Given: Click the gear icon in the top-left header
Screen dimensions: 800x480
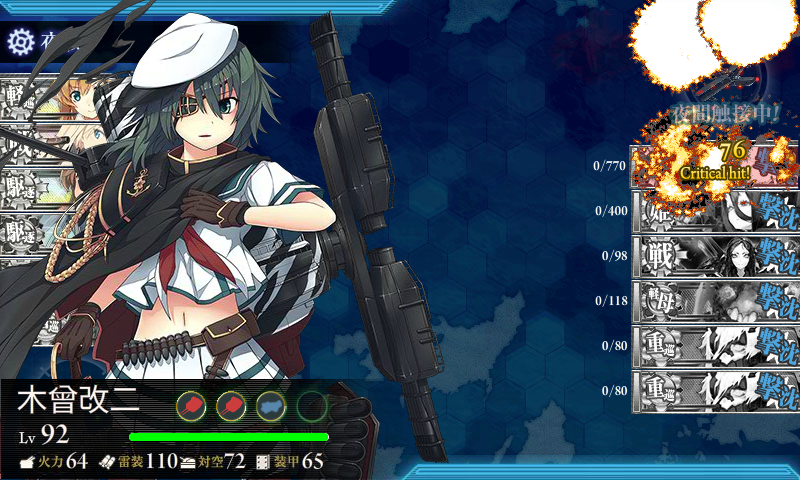Looking at the screenshot, I should point(21,42).
